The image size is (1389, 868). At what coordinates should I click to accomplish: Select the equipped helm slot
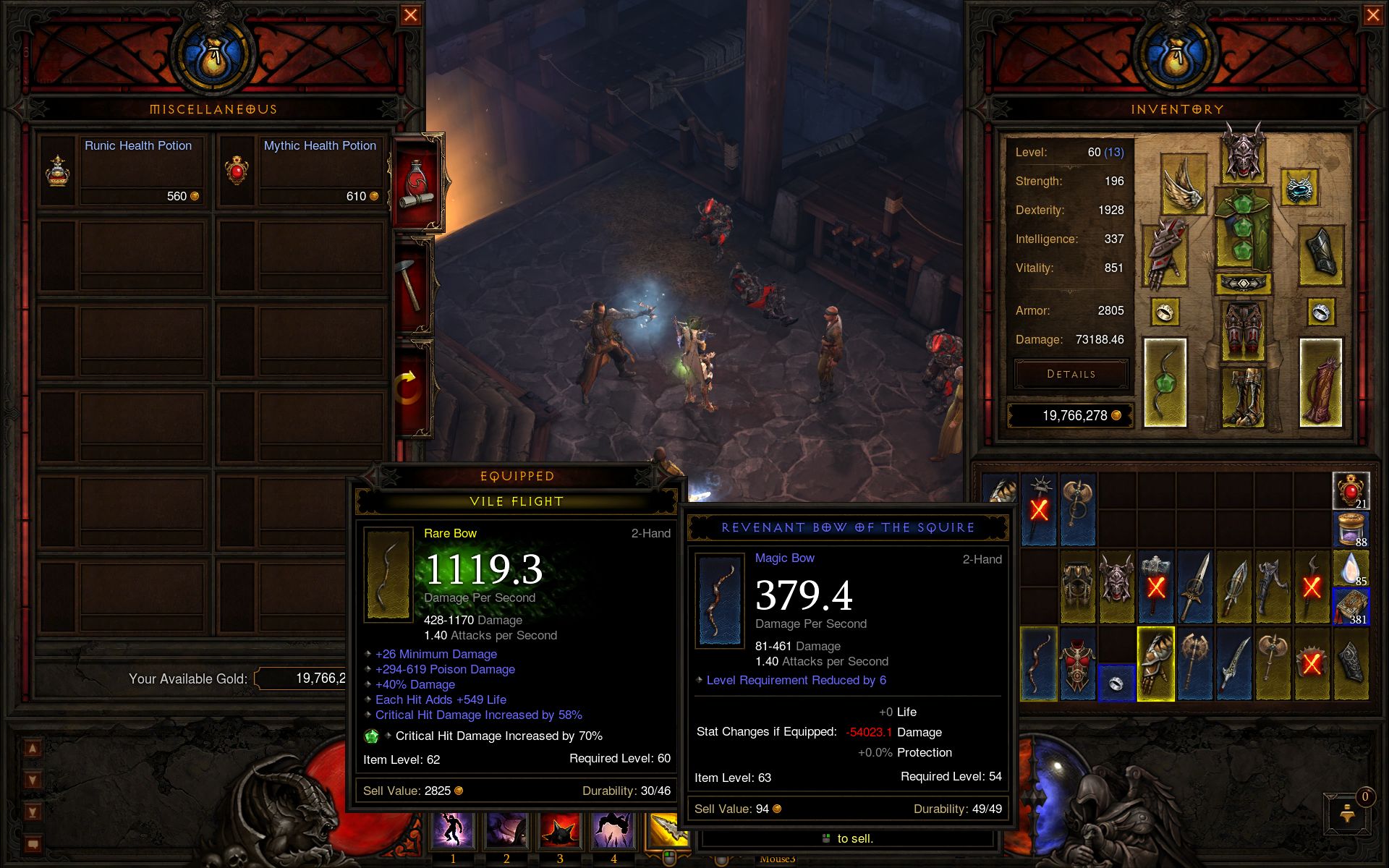pyautogui.click(x=1243, y=154)
